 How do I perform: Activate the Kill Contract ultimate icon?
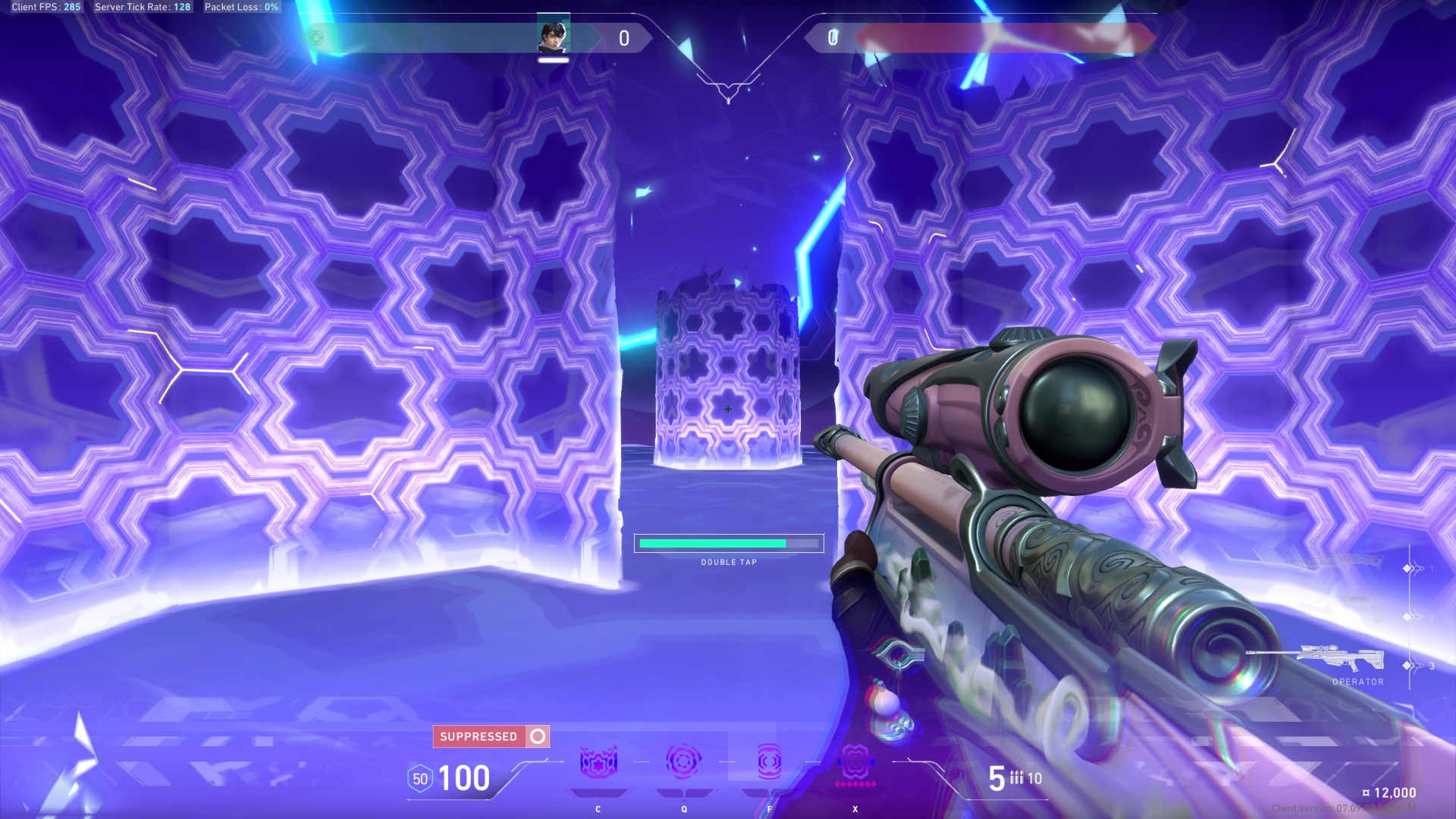855,761
